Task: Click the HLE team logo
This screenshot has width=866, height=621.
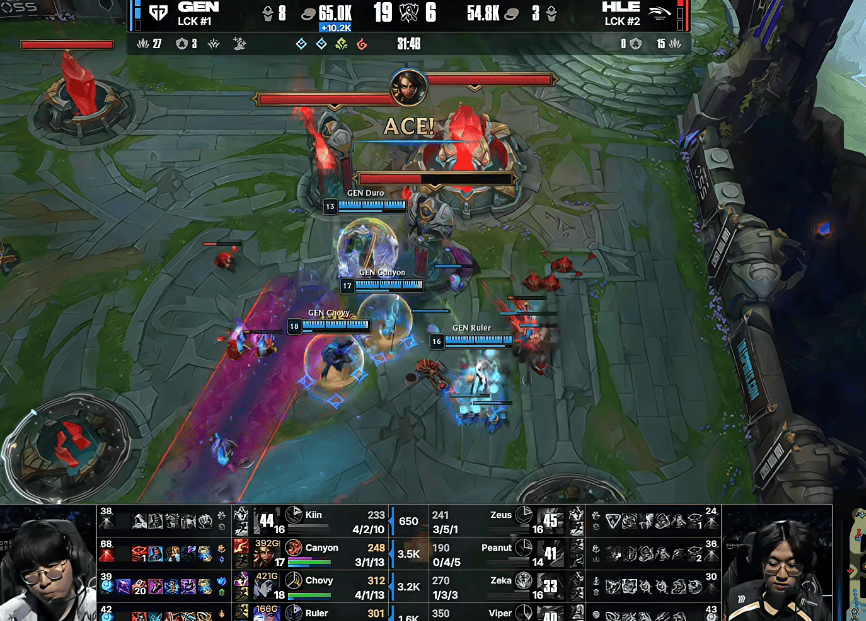Action: (658, 13)
